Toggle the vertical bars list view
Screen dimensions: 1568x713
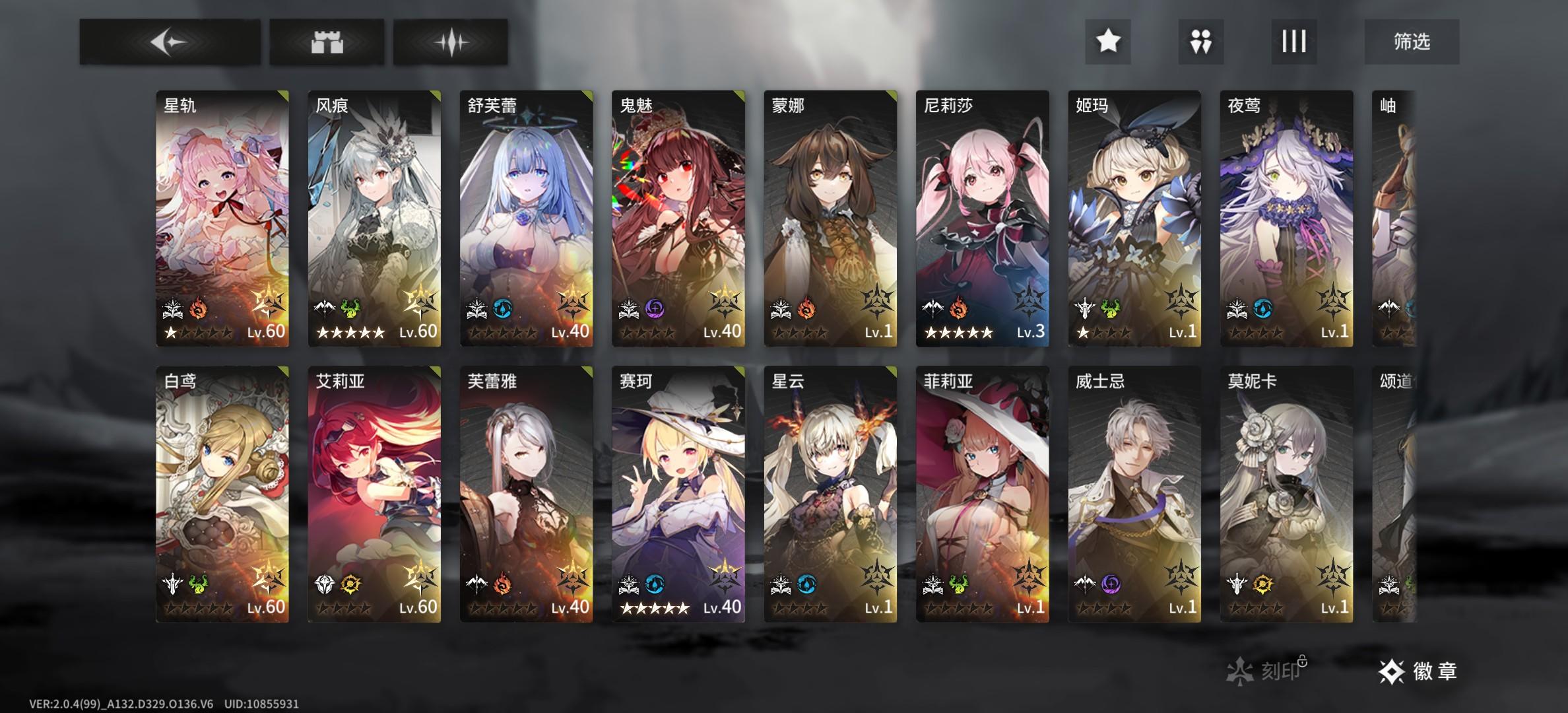(1293, 42)
